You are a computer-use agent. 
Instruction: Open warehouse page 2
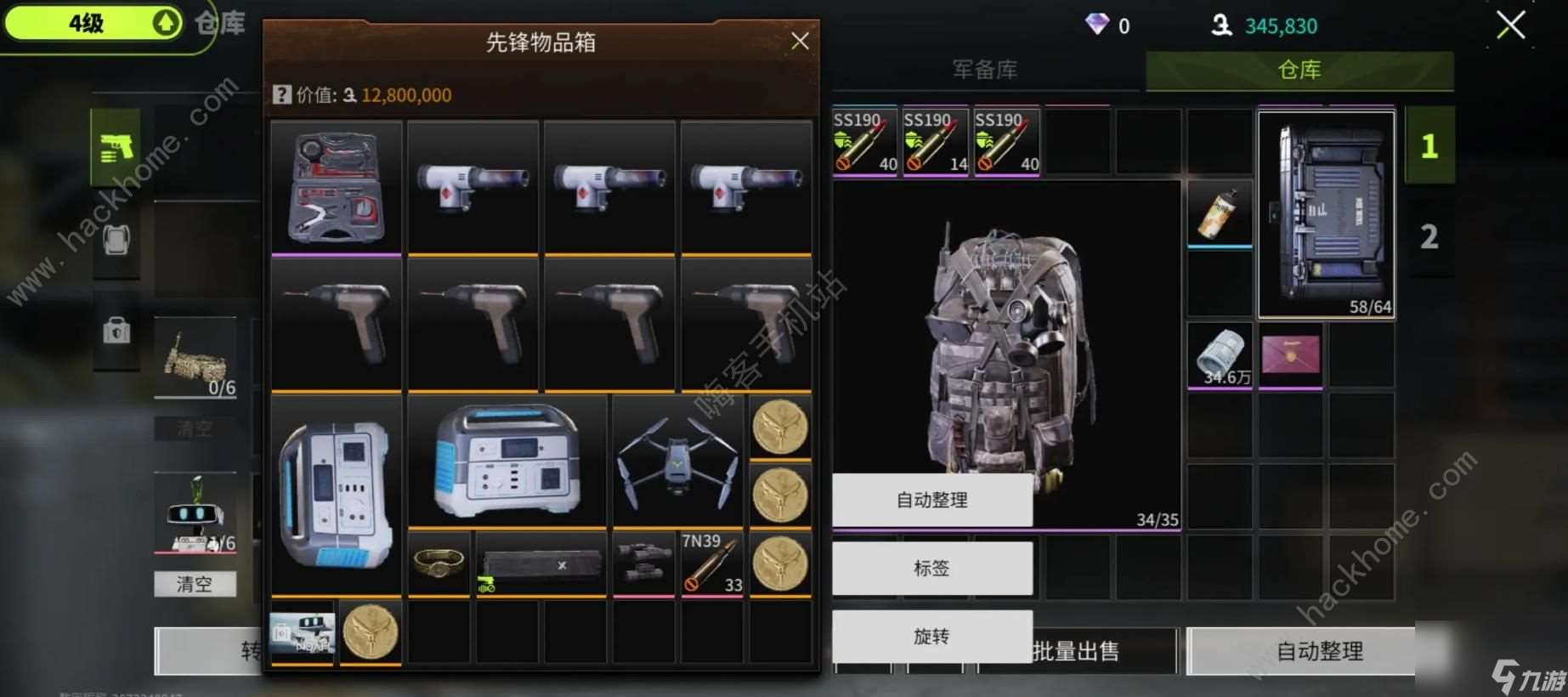tap(1430, 235)
